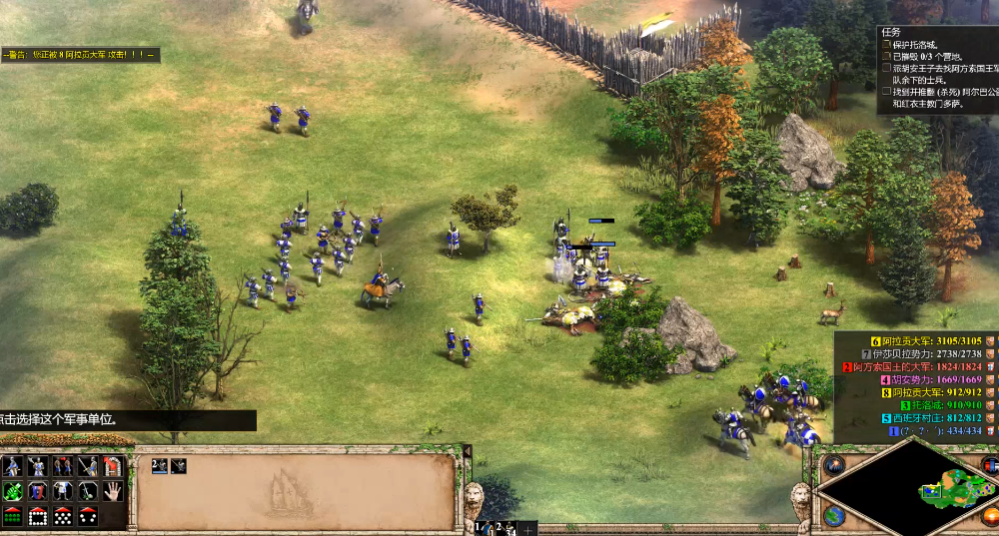Viewport: 999px width, 536px height.
Task: Click the flare signal button beside minimap
Action: (834, 465)
